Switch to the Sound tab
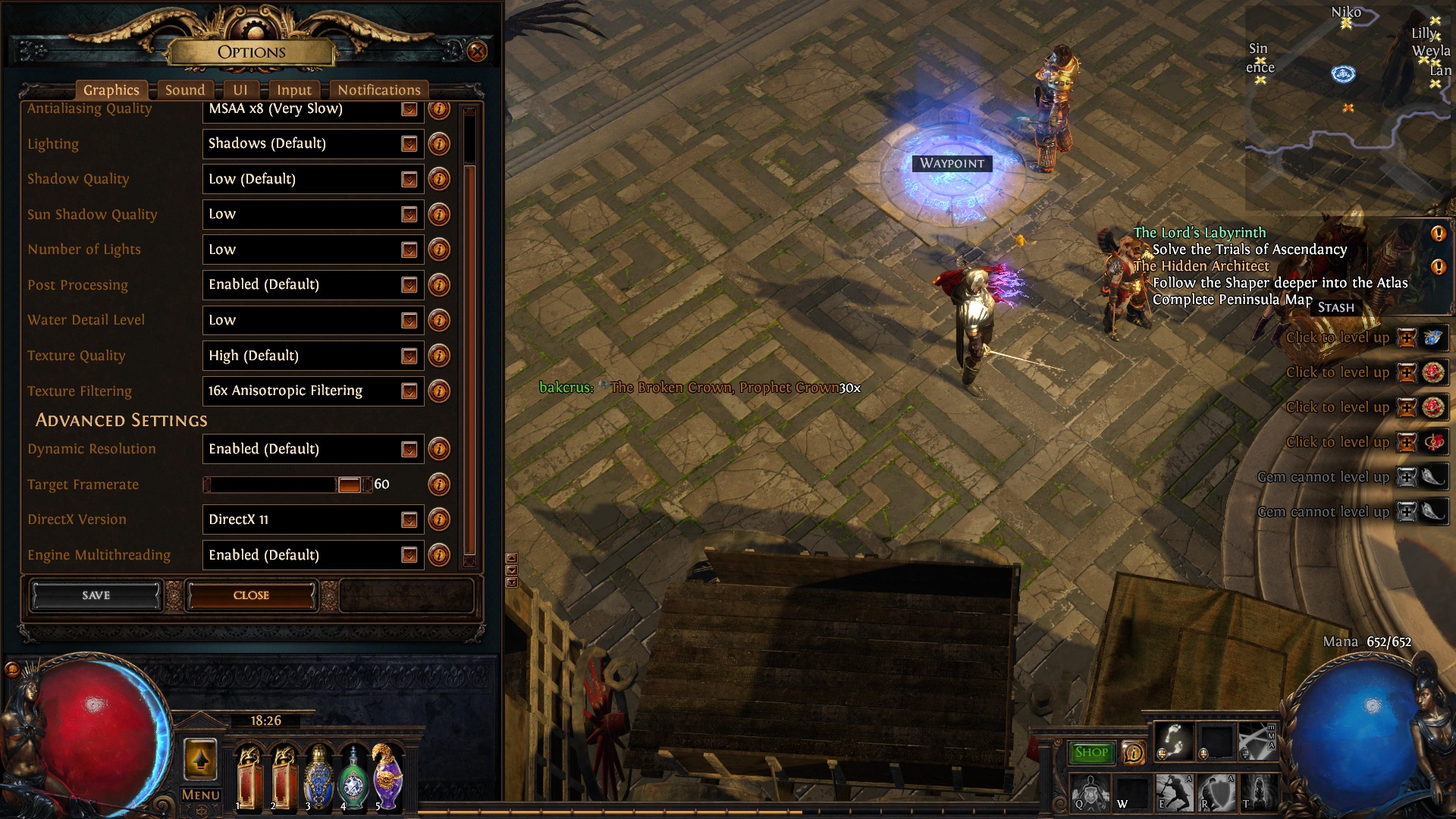Screen dimensions: 1456x819 point(185,90)
